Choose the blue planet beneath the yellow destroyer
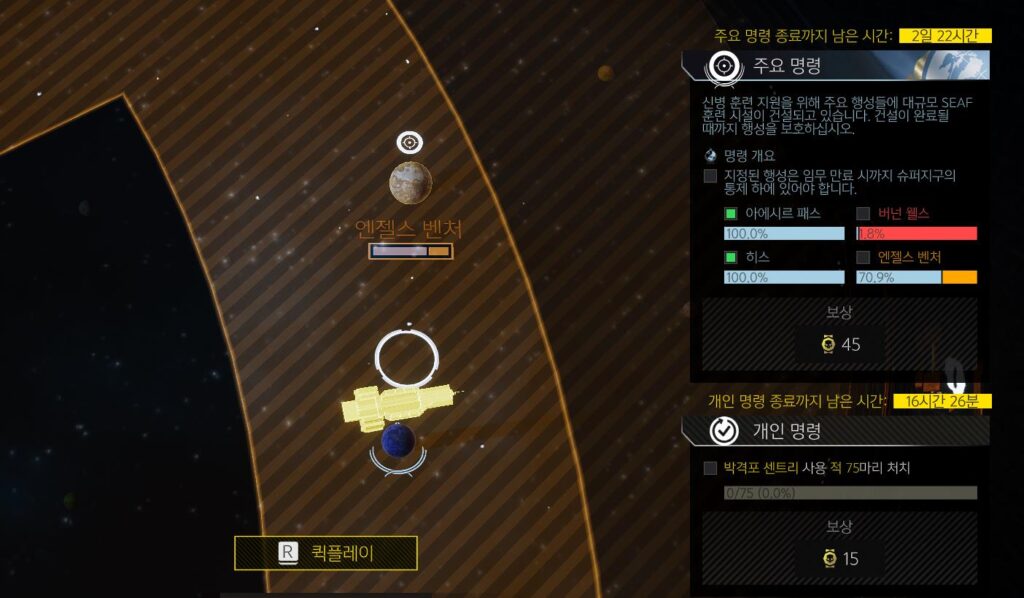 [398, 441]
